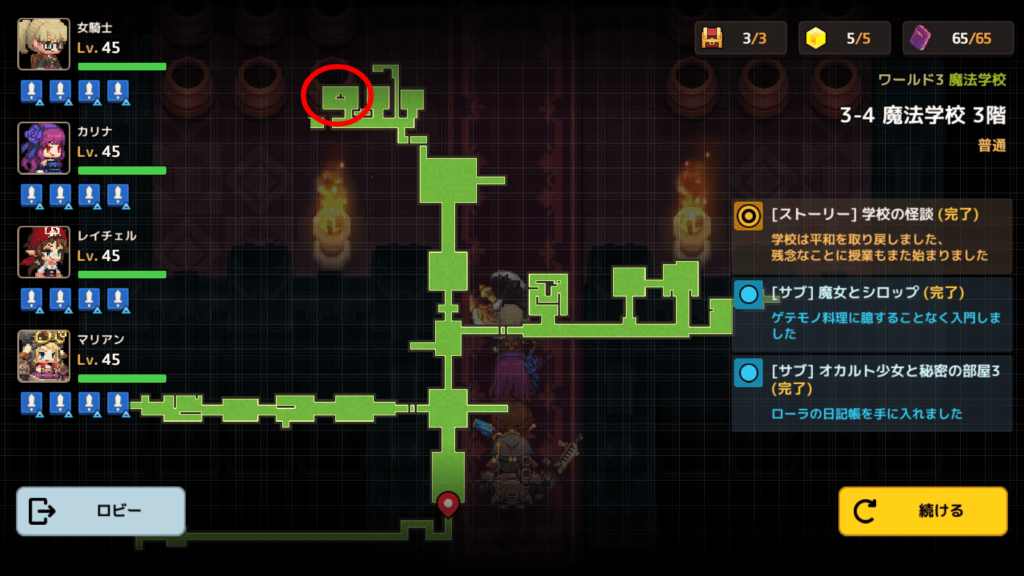Pick マリアン character portrait

[44, 356]
